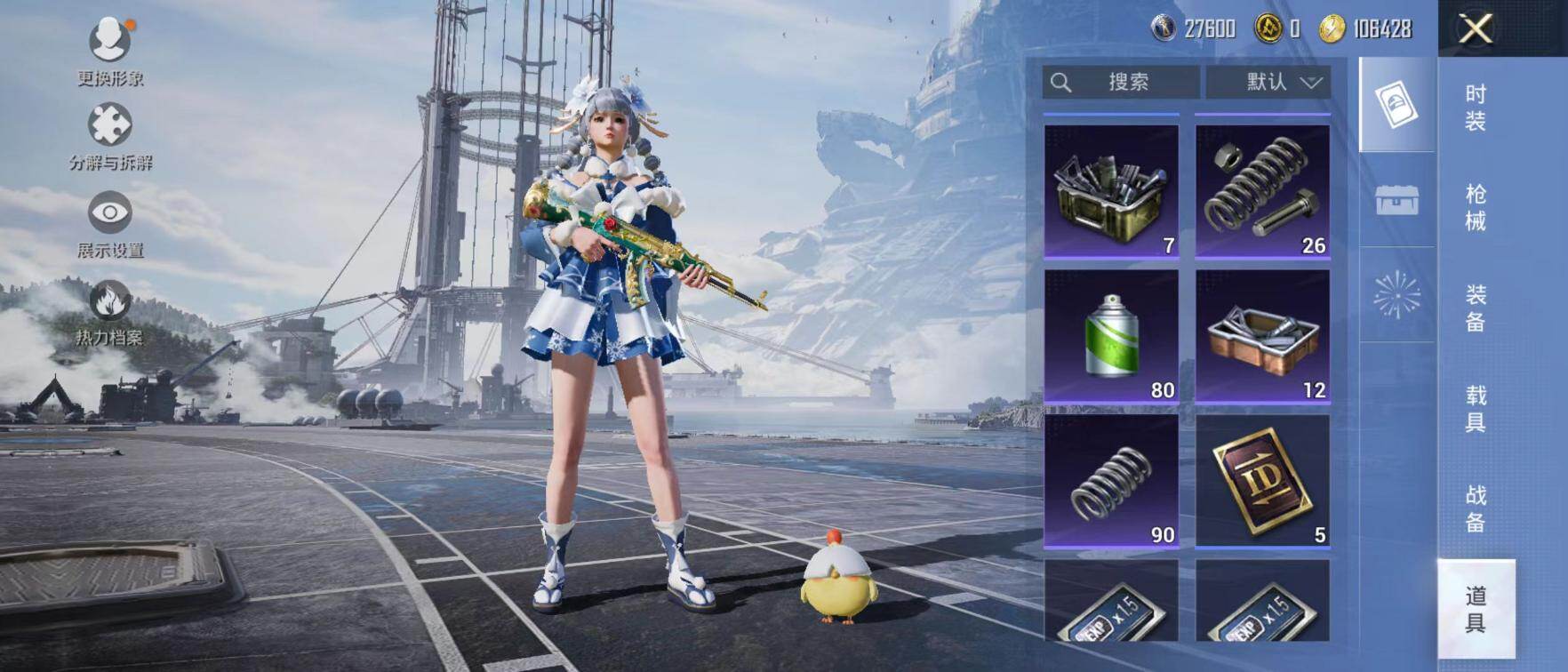Switch to the 时装 tab
Viewport: 1568px width, 672px height.
point(1476,108)
